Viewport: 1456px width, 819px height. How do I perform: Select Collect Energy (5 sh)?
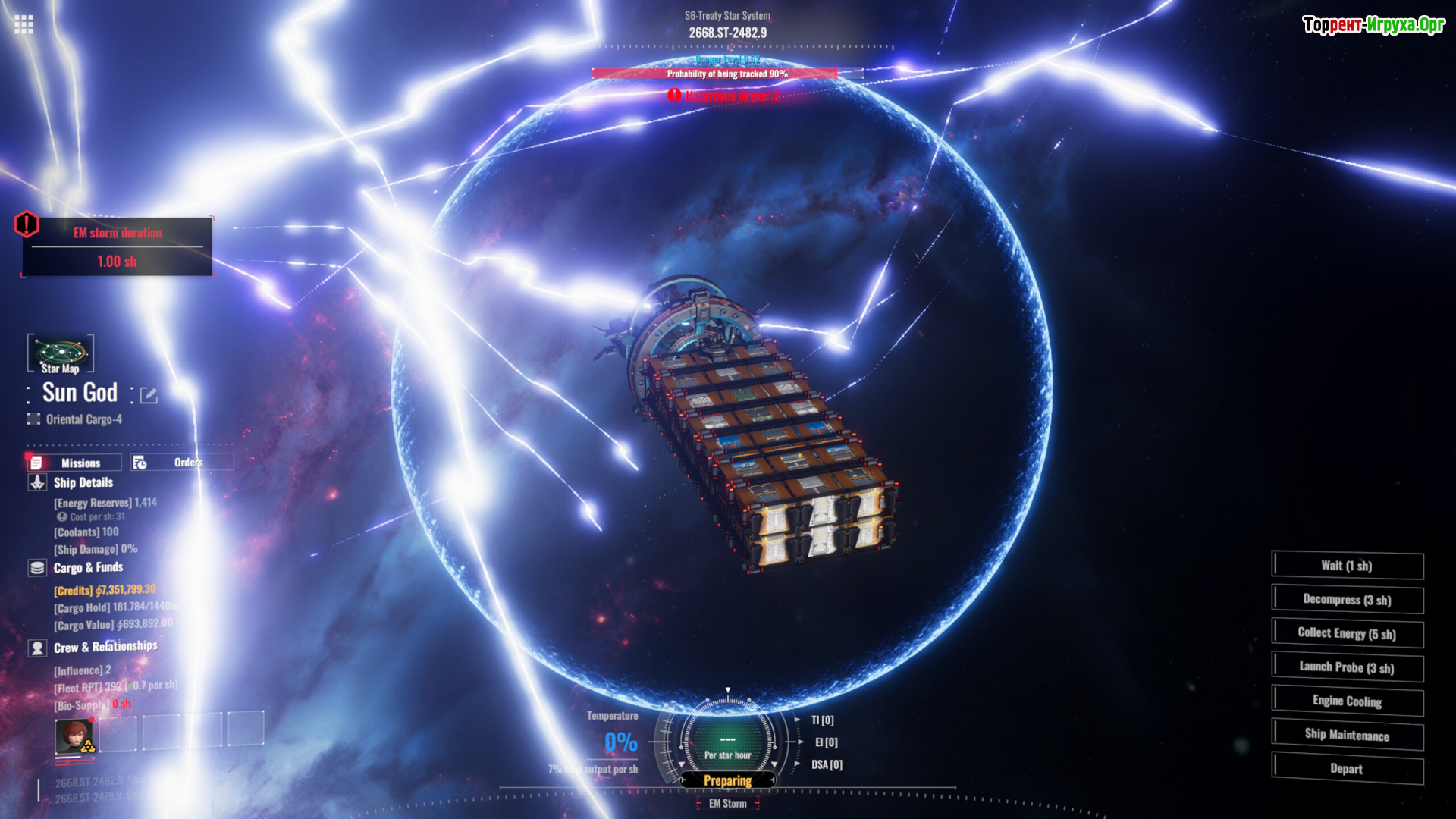[x=1347, y=633]
